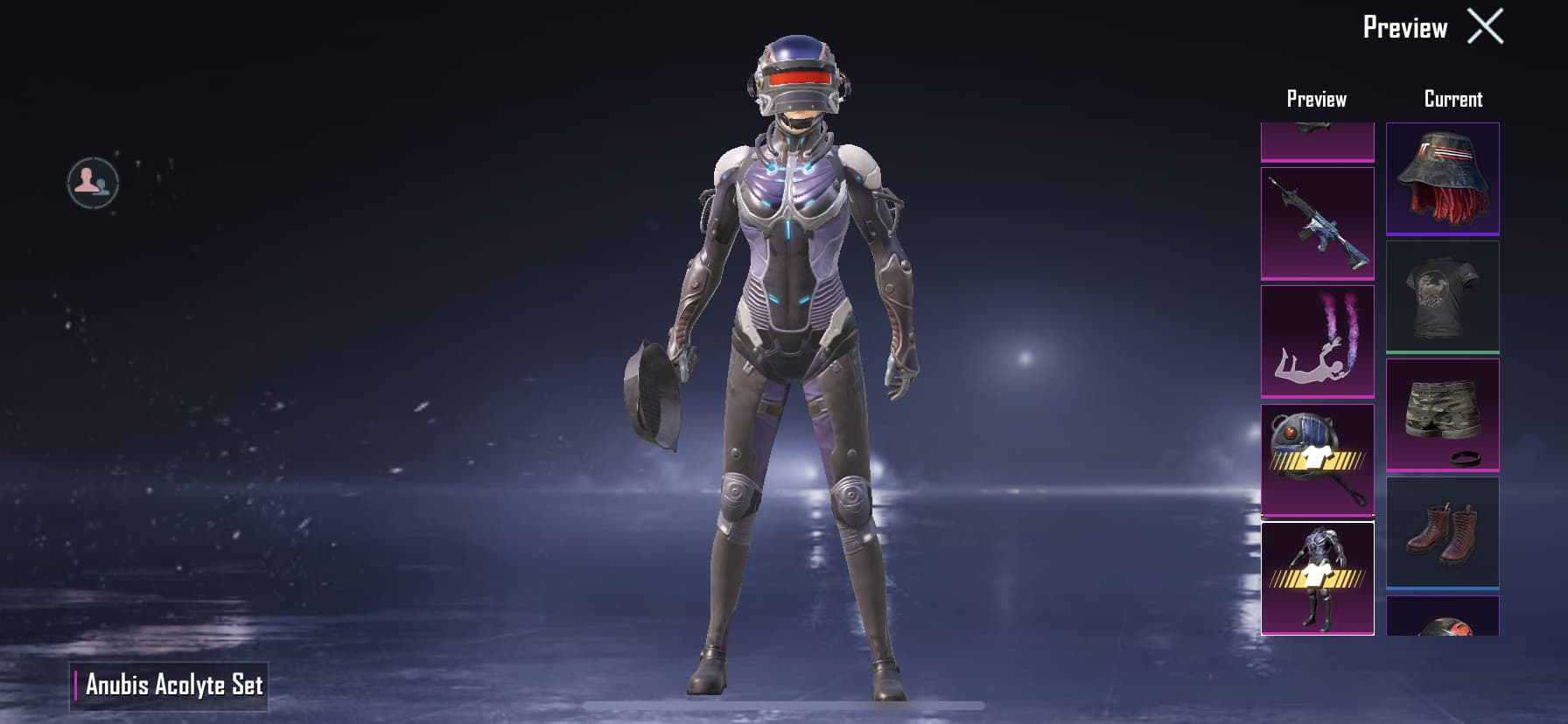Toggle the character model icon
The image size is (1568, 724).
click(93, 183)
